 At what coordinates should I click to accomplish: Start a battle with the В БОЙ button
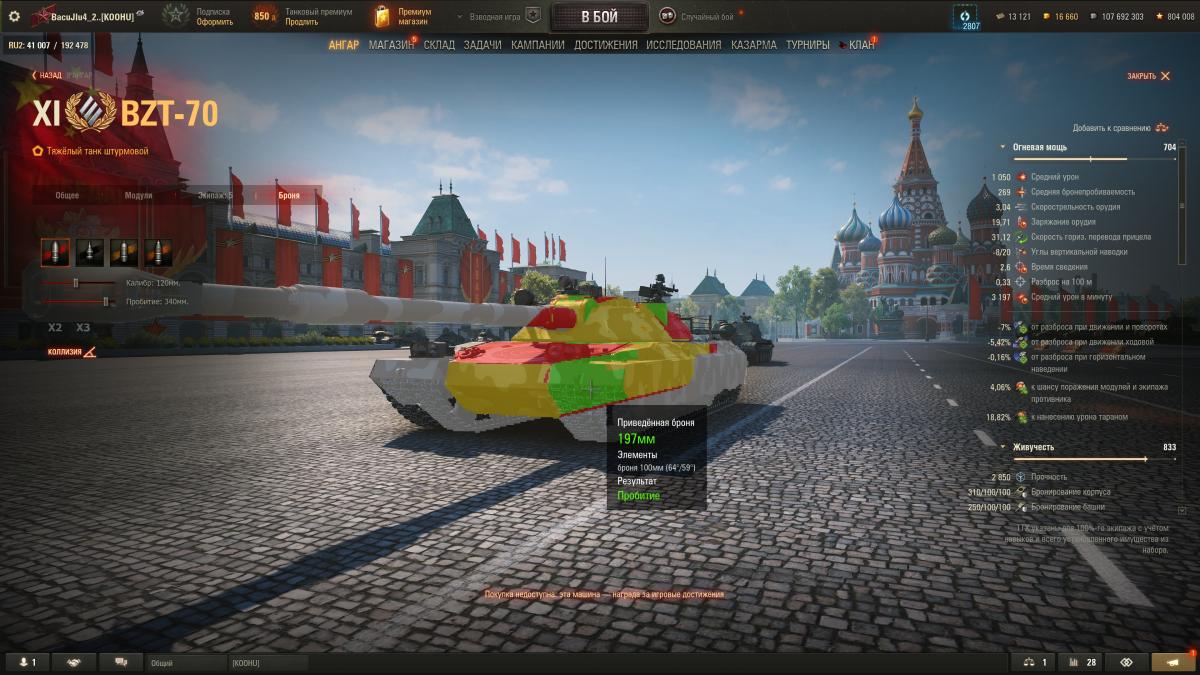(599, 17)
